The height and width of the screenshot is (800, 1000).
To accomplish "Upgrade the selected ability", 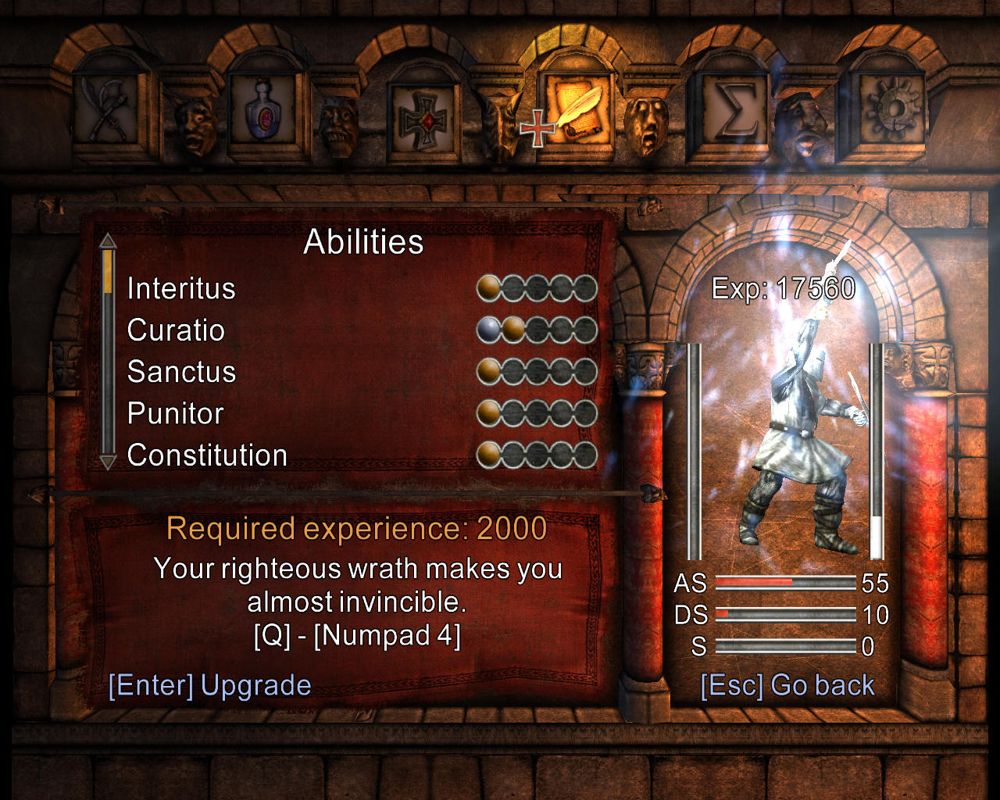I will click(x=210, y=685).
